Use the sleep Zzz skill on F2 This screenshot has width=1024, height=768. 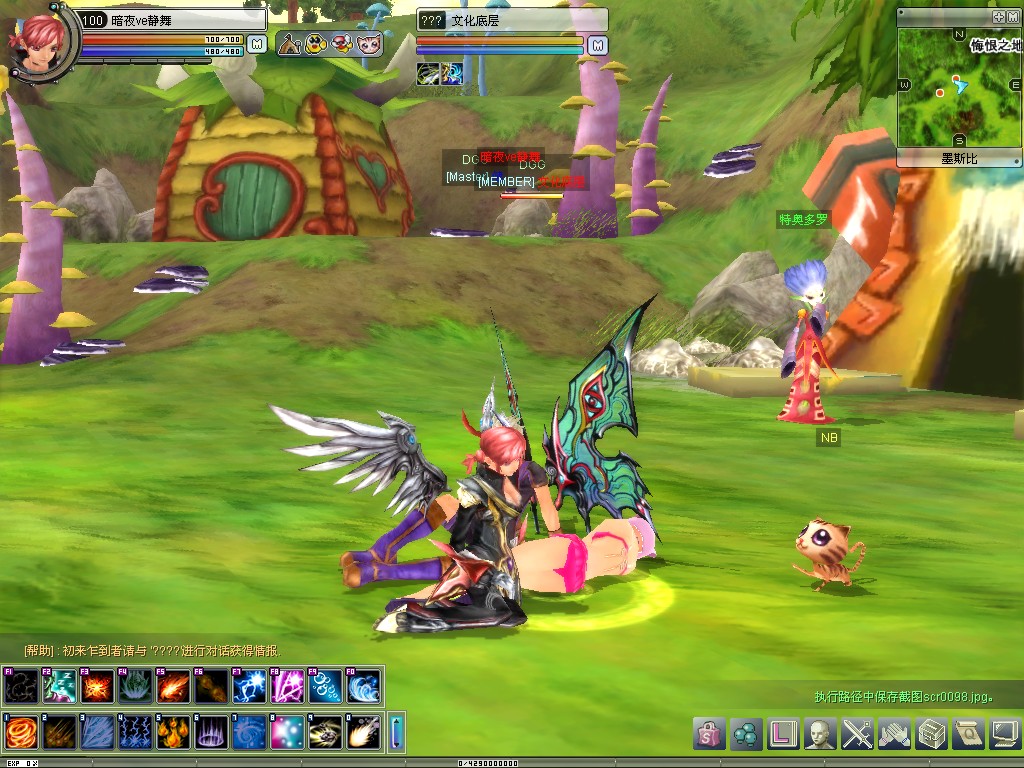coord(58,686)
